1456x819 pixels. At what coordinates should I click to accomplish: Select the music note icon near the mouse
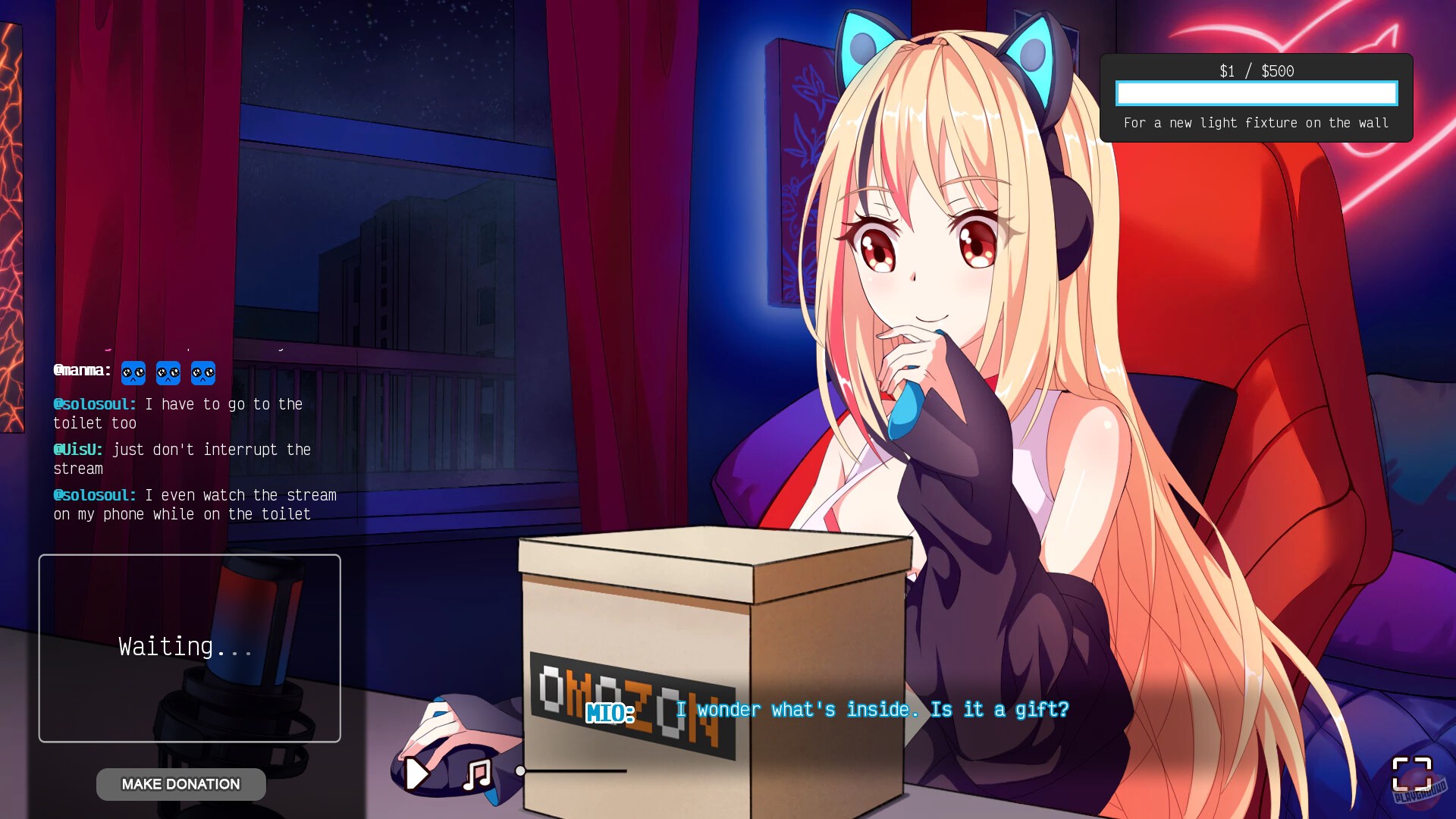coord(476,773)
